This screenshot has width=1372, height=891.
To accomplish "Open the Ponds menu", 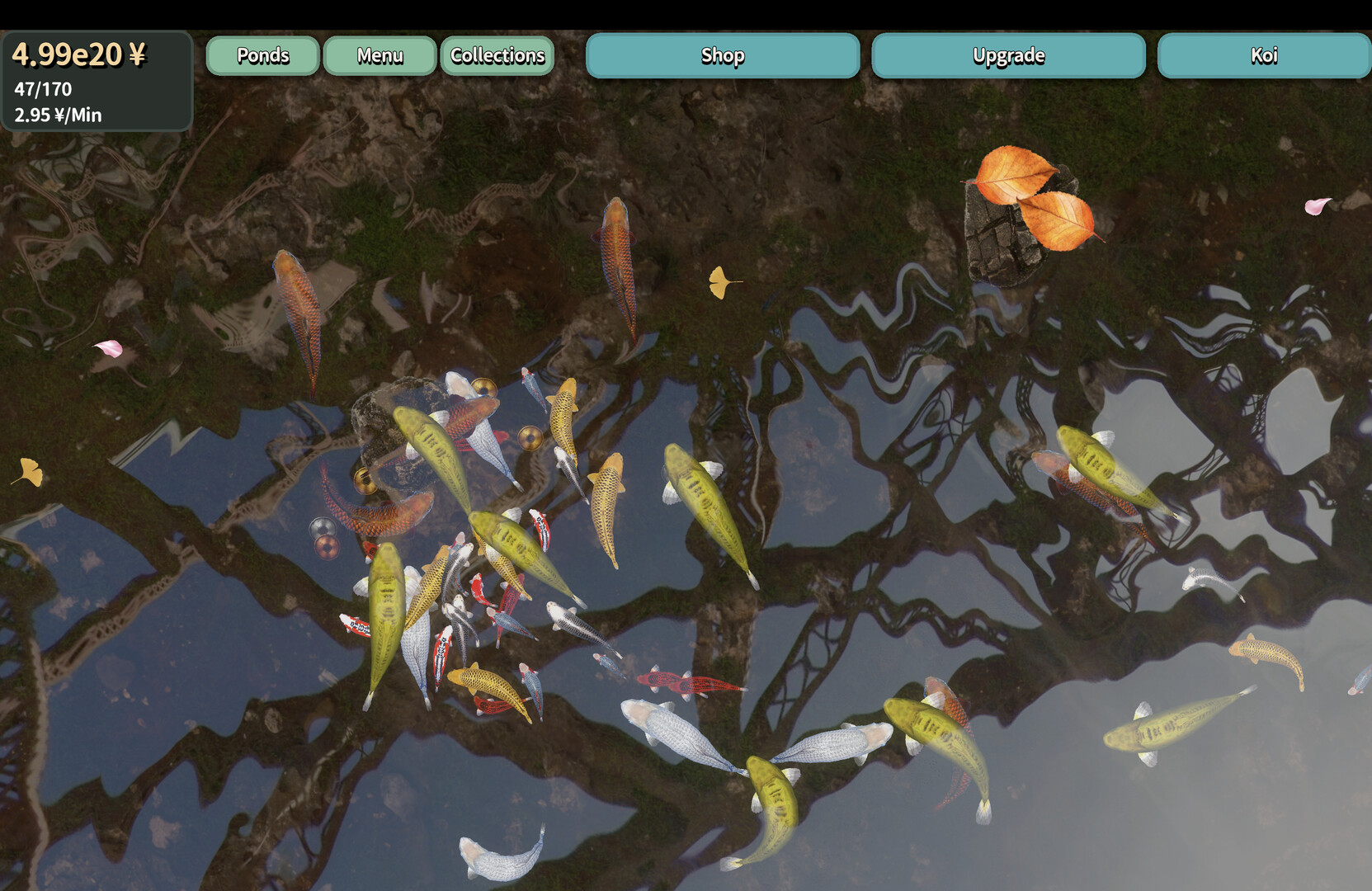I will 262,55.
